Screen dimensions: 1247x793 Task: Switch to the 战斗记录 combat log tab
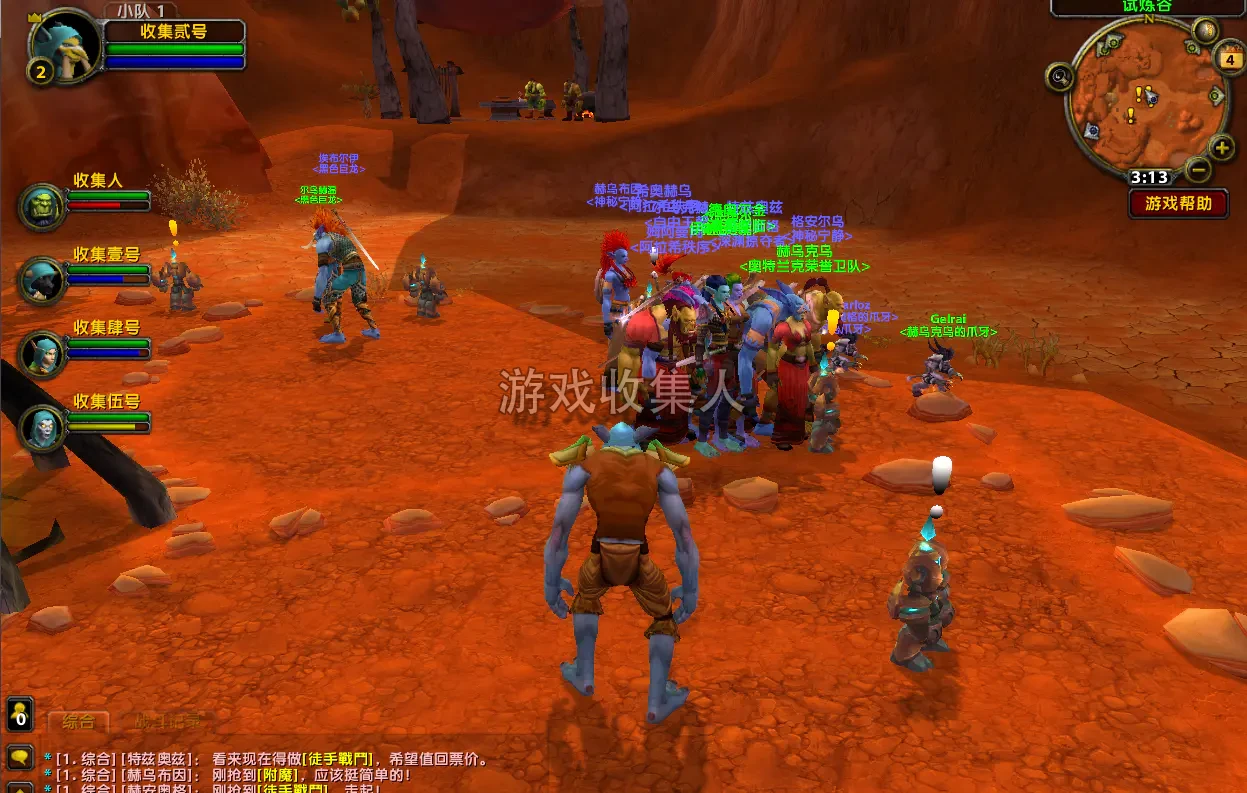point(167,721)
